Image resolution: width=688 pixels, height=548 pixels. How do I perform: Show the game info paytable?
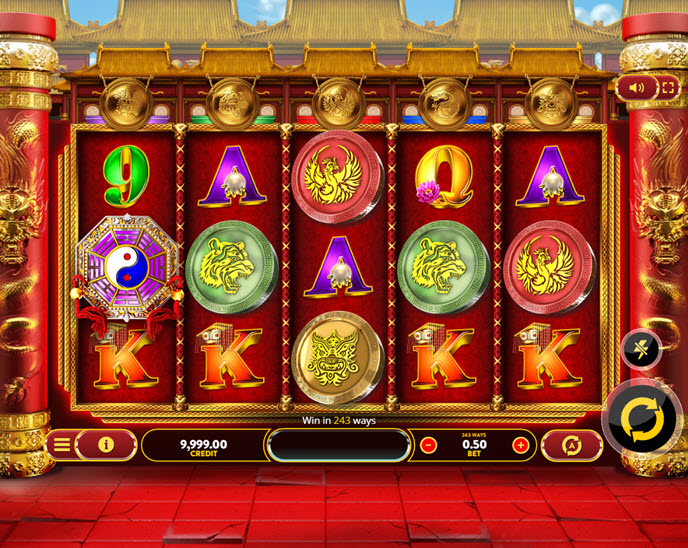click(x=106, y=444)
